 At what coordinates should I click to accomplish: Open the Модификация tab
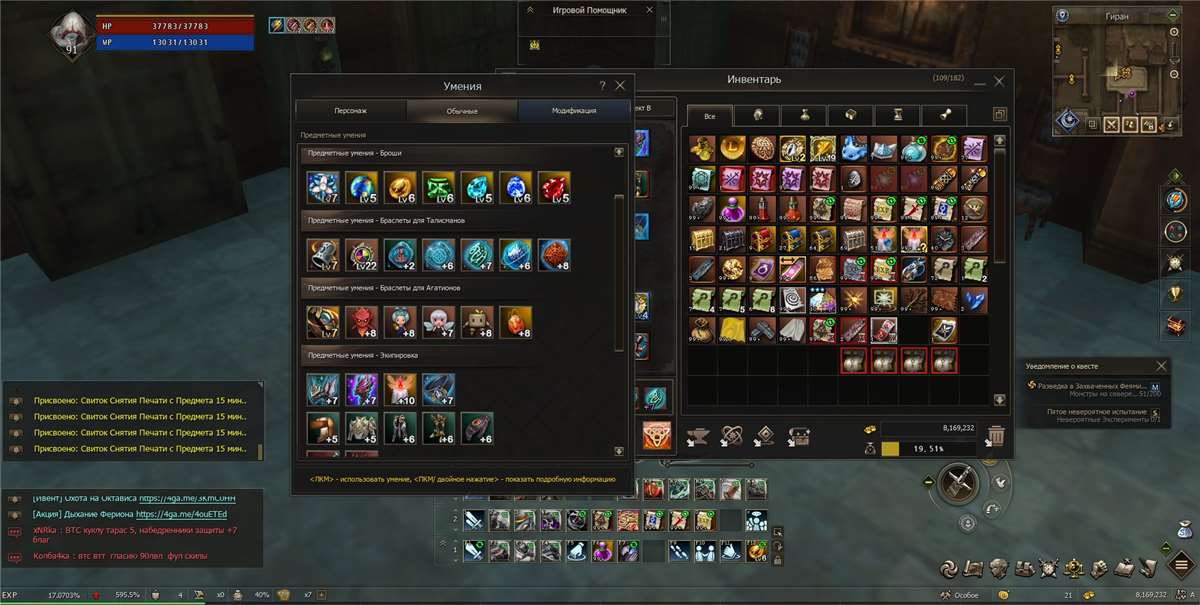(574, 110)
